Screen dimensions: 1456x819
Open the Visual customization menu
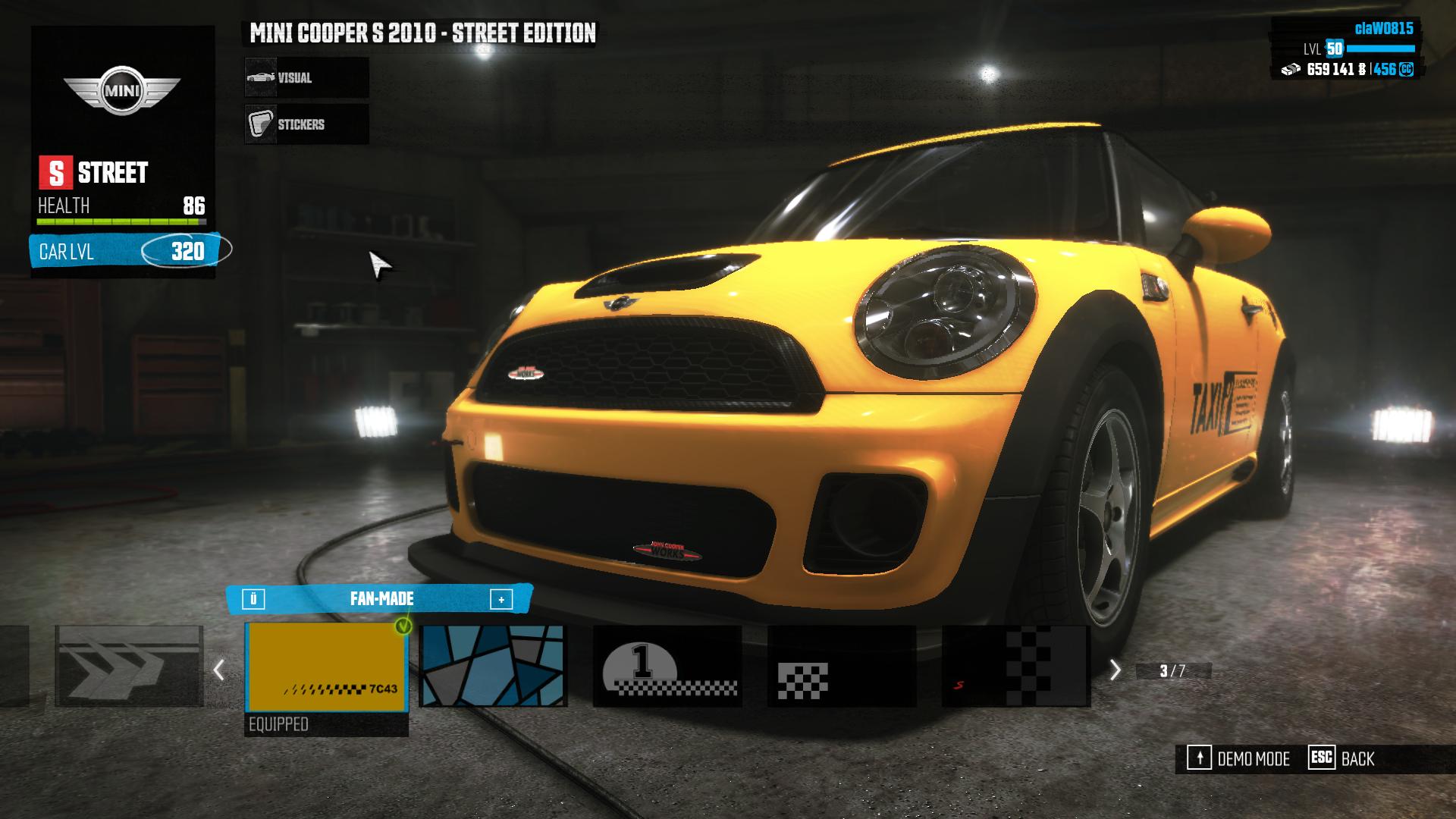pos(306,77)
